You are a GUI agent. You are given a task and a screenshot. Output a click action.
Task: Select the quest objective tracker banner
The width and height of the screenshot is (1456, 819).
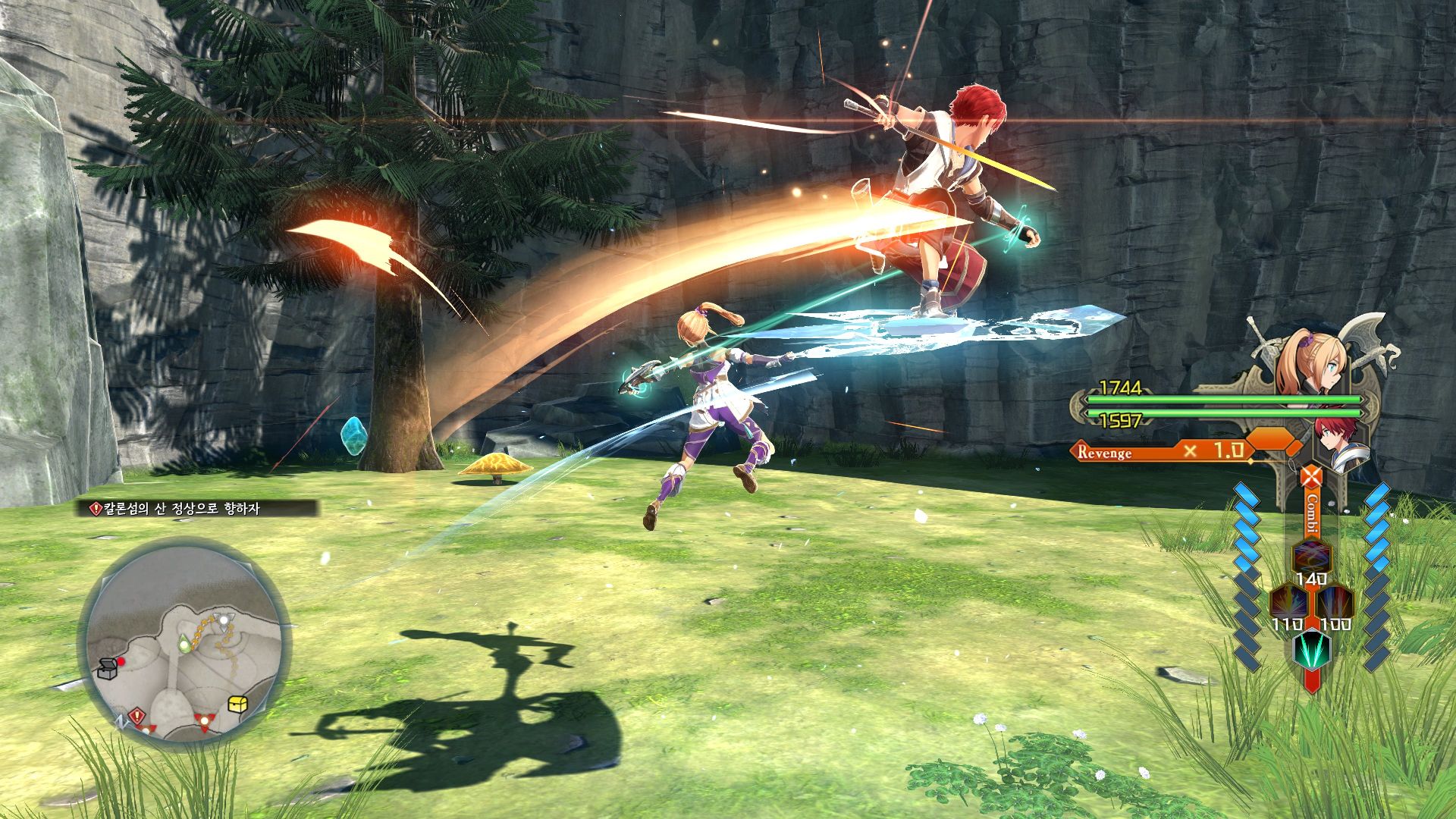[199, 509]
